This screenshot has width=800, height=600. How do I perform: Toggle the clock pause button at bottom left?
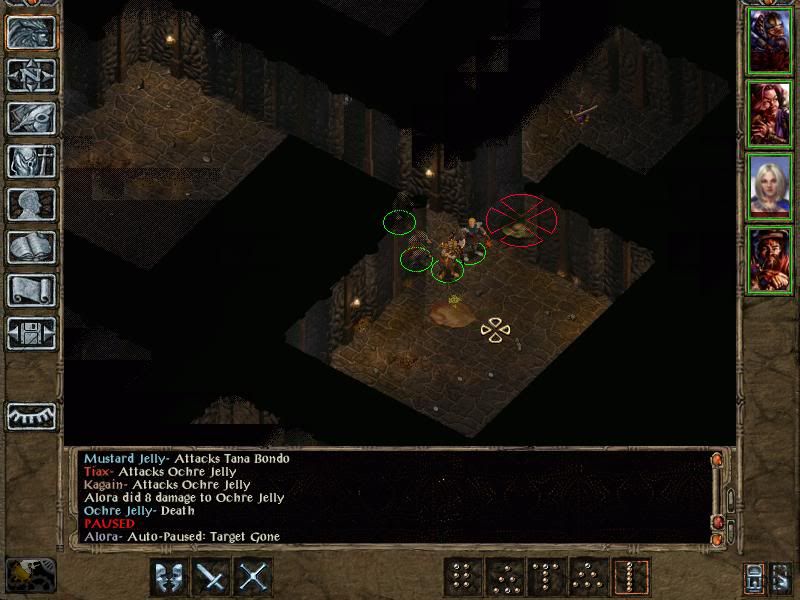(31, 573)
